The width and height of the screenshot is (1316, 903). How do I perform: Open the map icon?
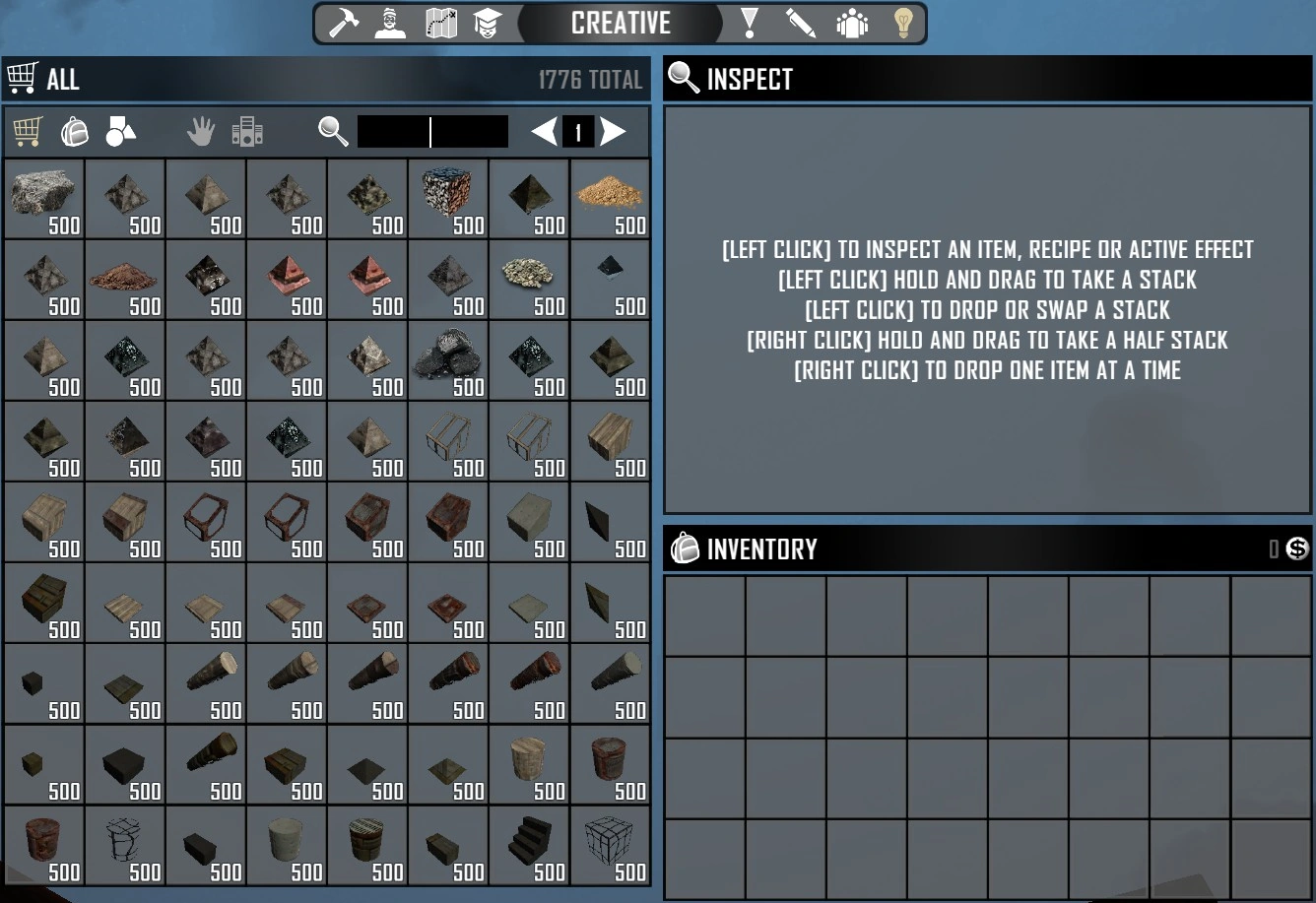[440, 23]
